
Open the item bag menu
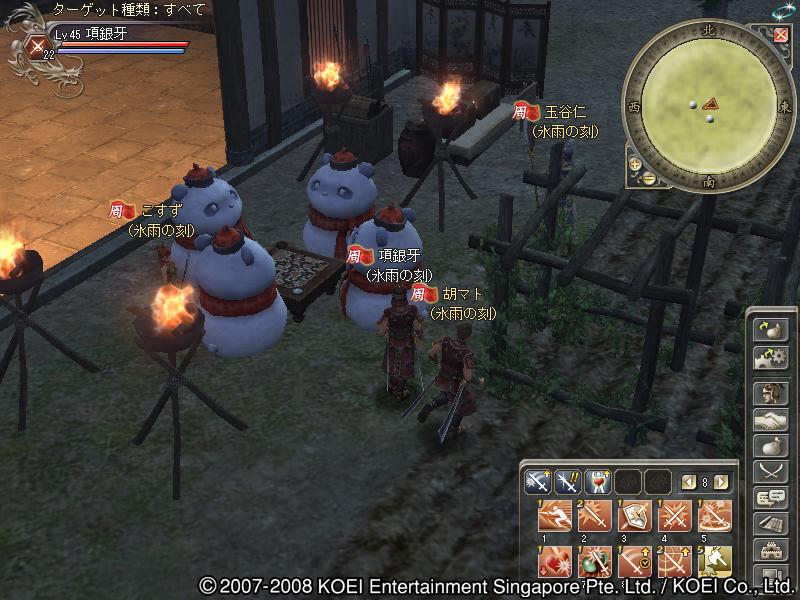click(x=770, y=446)
